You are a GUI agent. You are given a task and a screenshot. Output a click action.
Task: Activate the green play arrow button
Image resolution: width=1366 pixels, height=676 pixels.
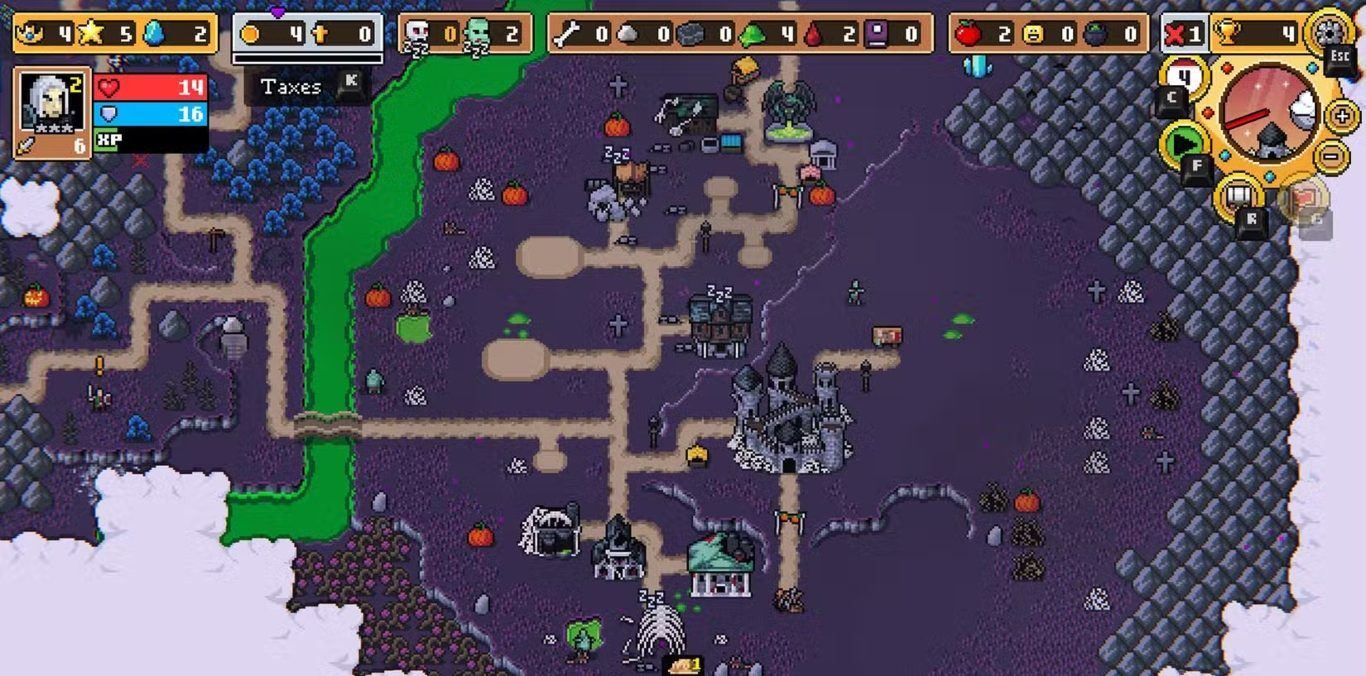click(1182, 143)
